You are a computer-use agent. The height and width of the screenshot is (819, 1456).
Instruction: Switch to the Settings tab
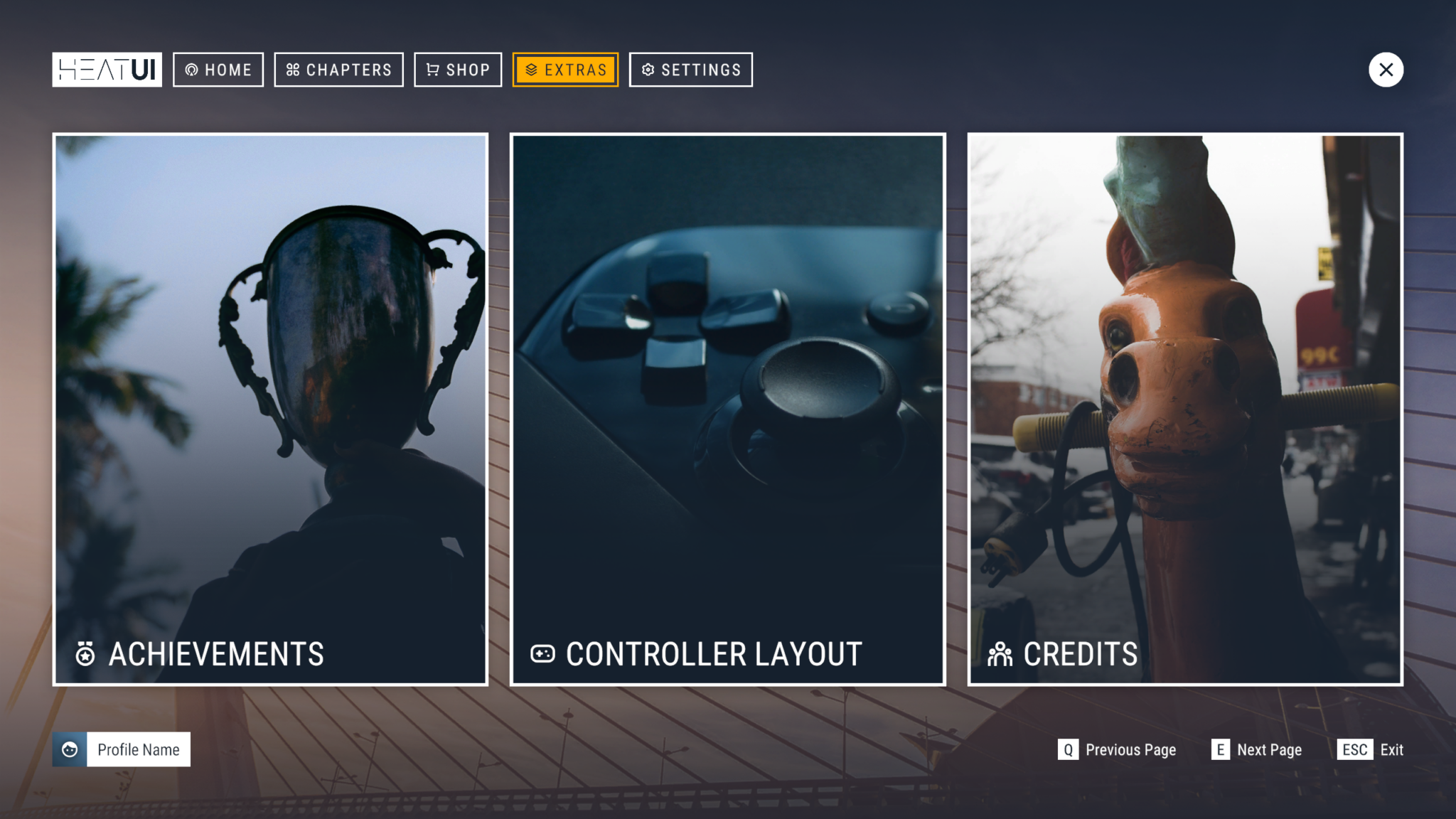pos(690,69)
